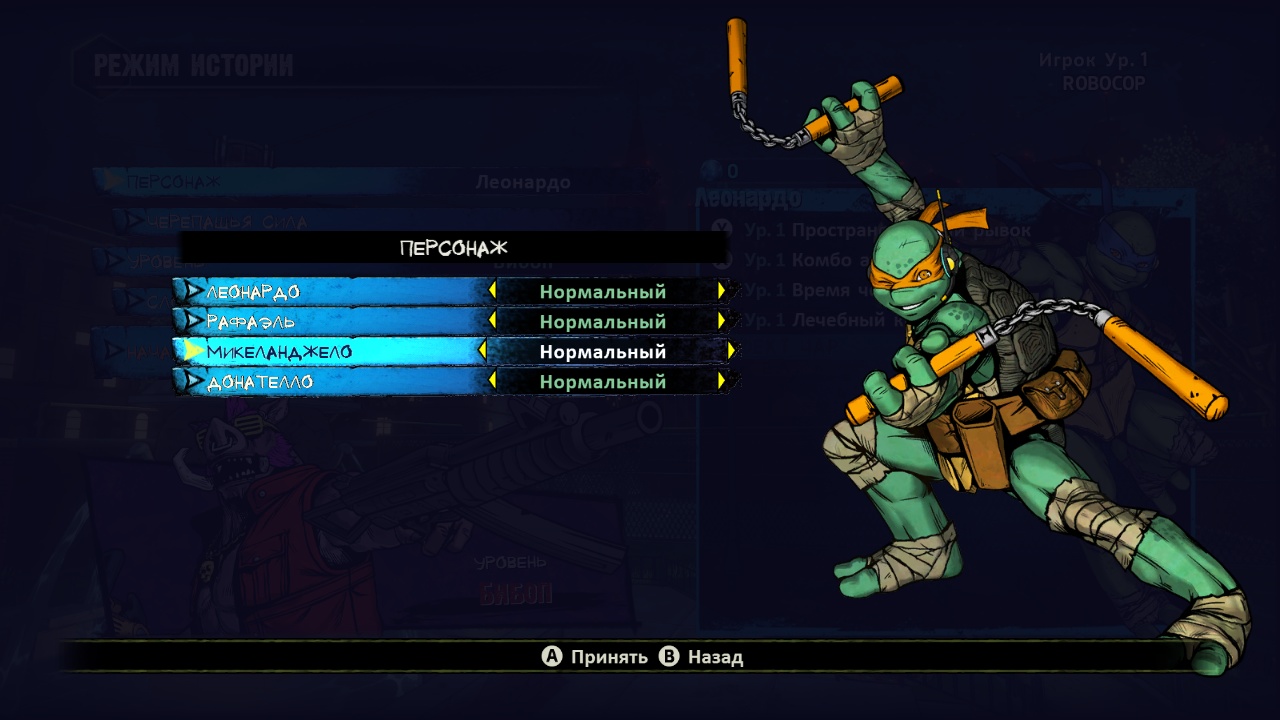Click the right arrow on Рафаэль's row
The image size is (1280, 720).
point(722,322)
